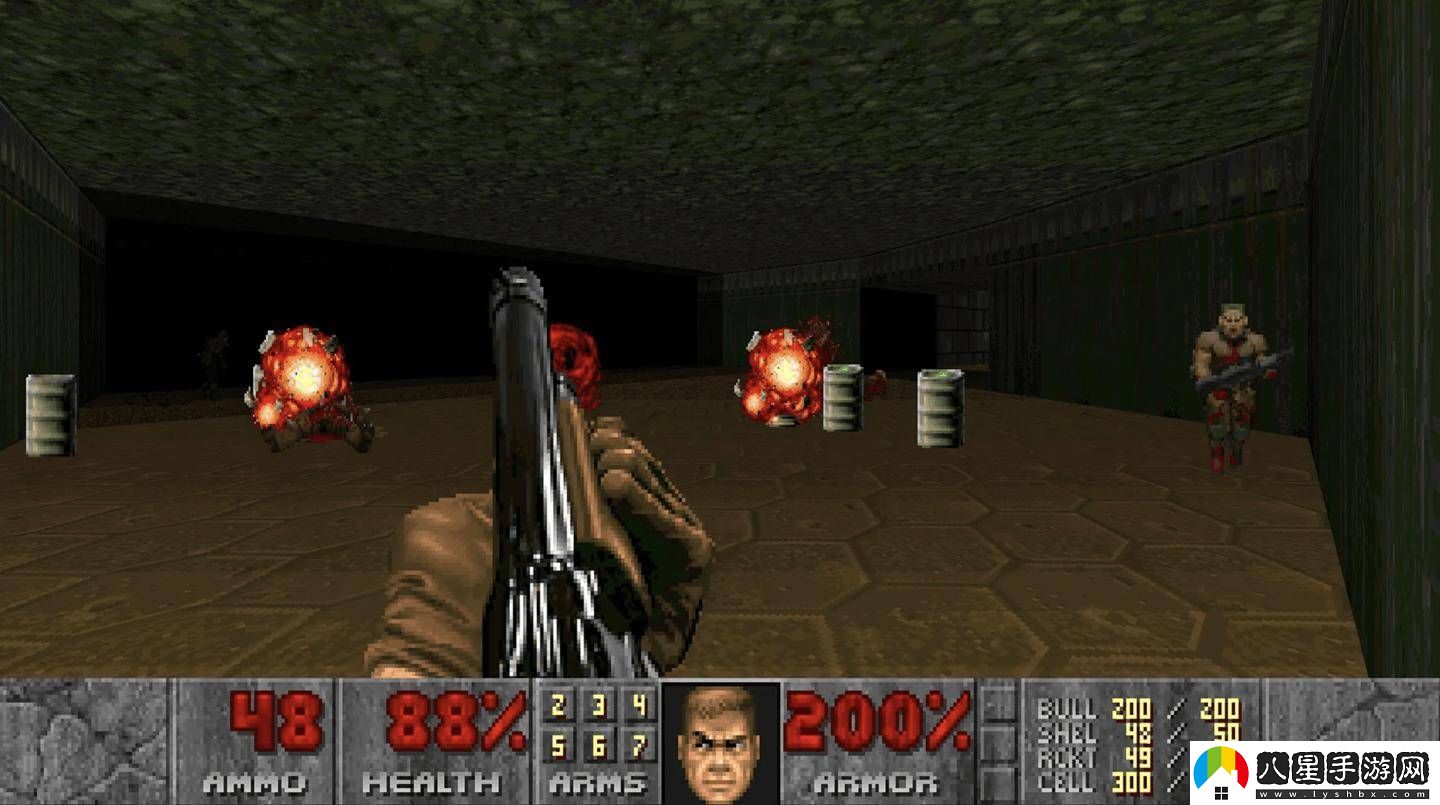Open the 八星手游网 watermark logo

coord(1312,769)
